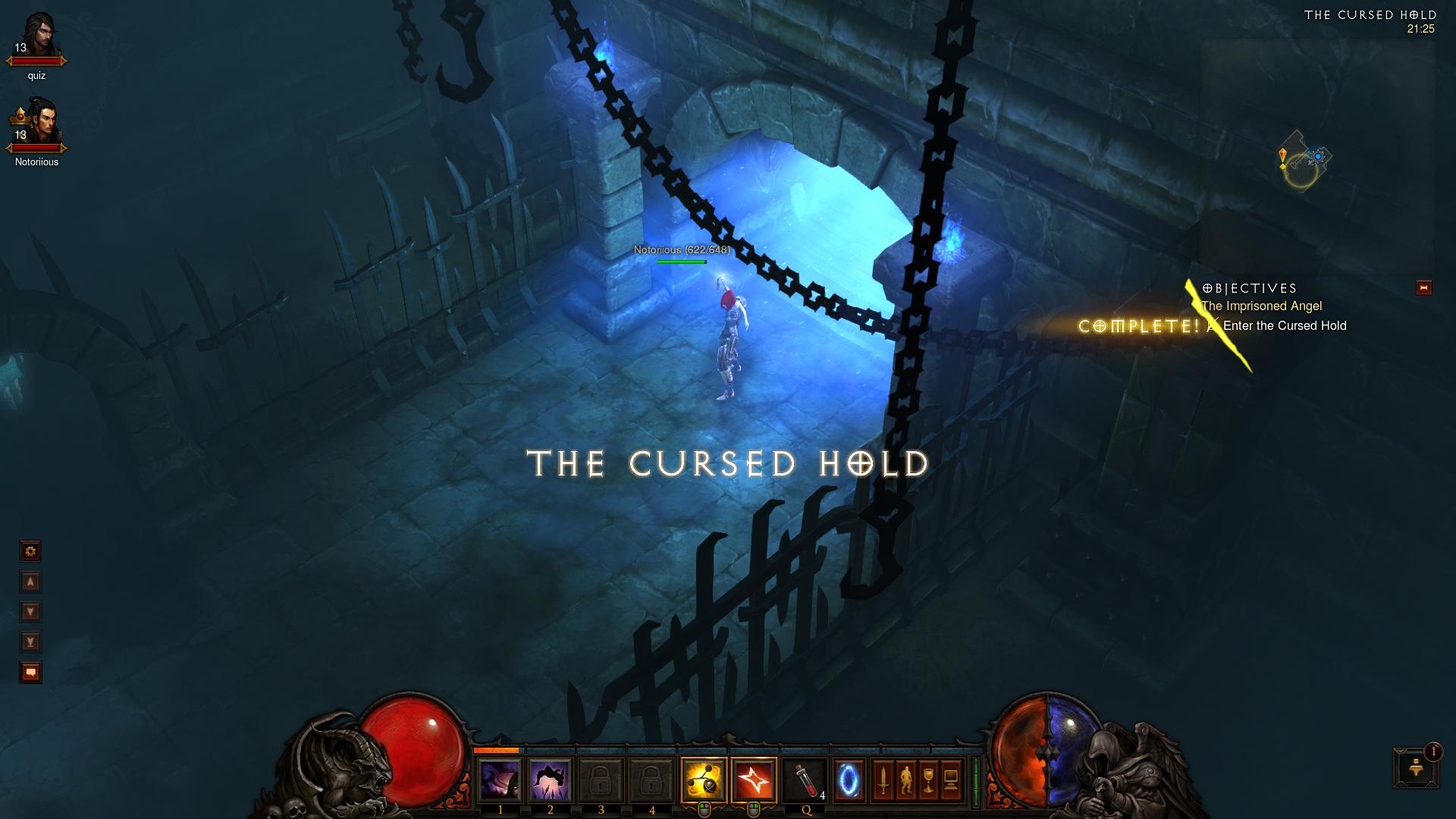Screen dimensions: 1456x819
Task: Open the game menu computer icon
Action: point(951,781)
